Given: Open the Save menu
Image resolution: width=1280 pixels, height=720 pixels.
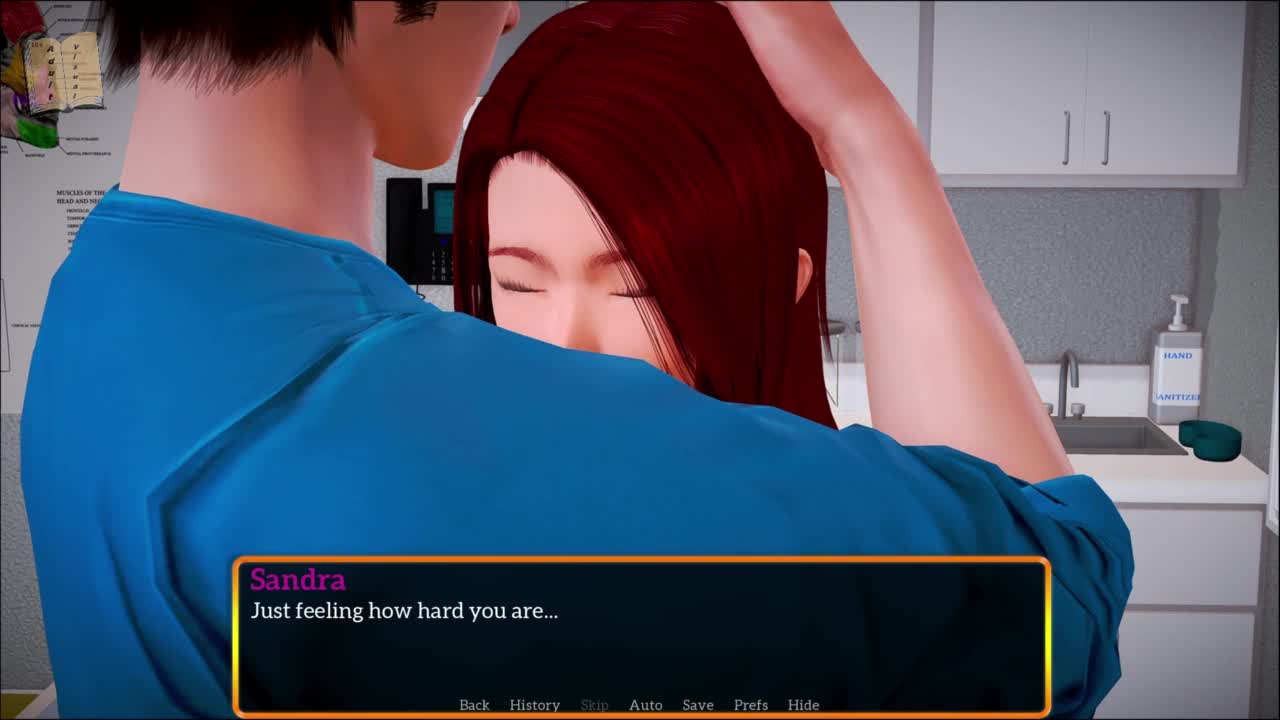Looking at the screenshot, I should point(697,705).
